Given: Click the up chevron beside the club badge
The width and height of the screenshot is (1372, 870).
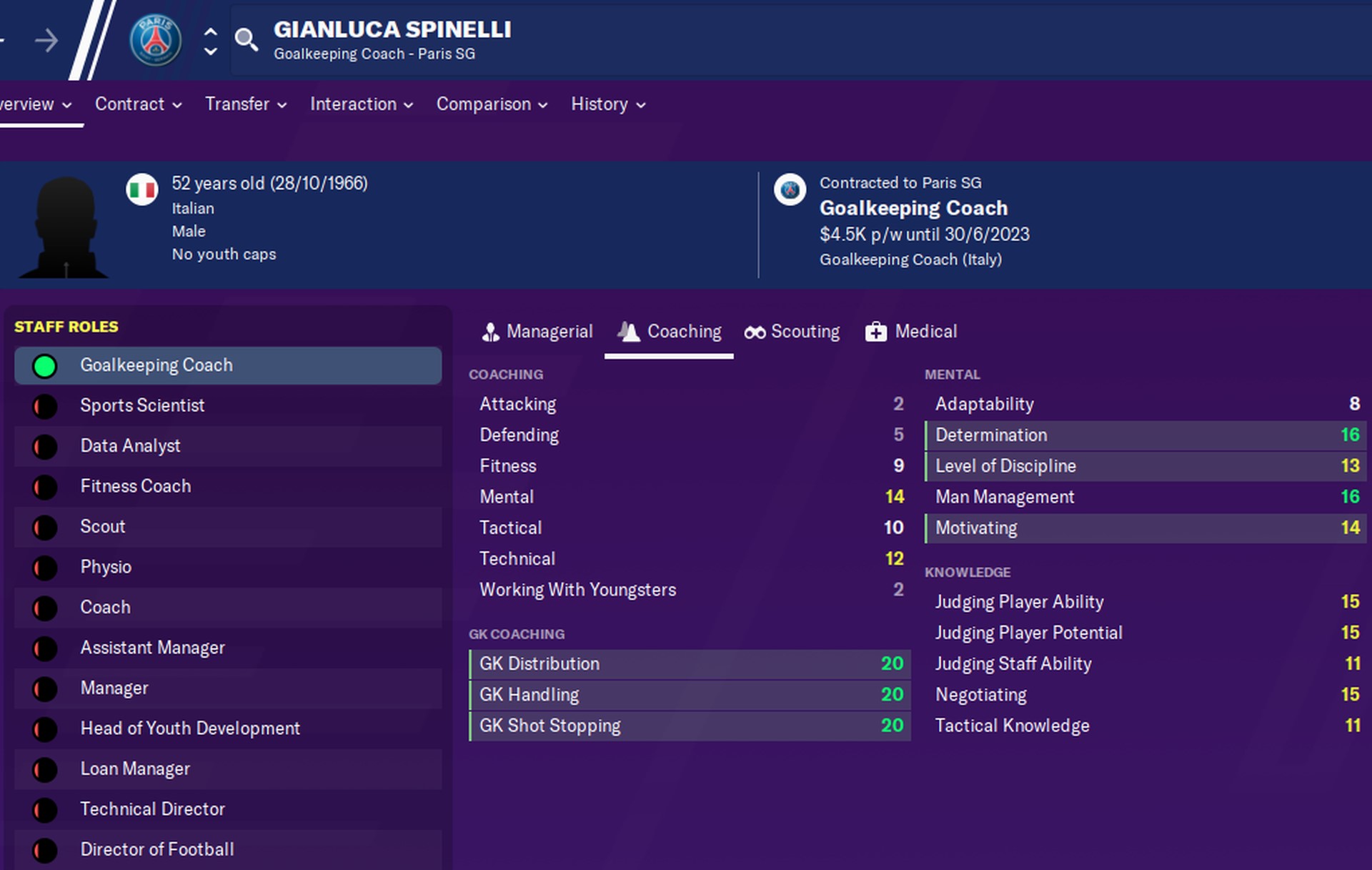Looking at the screenshot, I should click(x=209, y=31).
